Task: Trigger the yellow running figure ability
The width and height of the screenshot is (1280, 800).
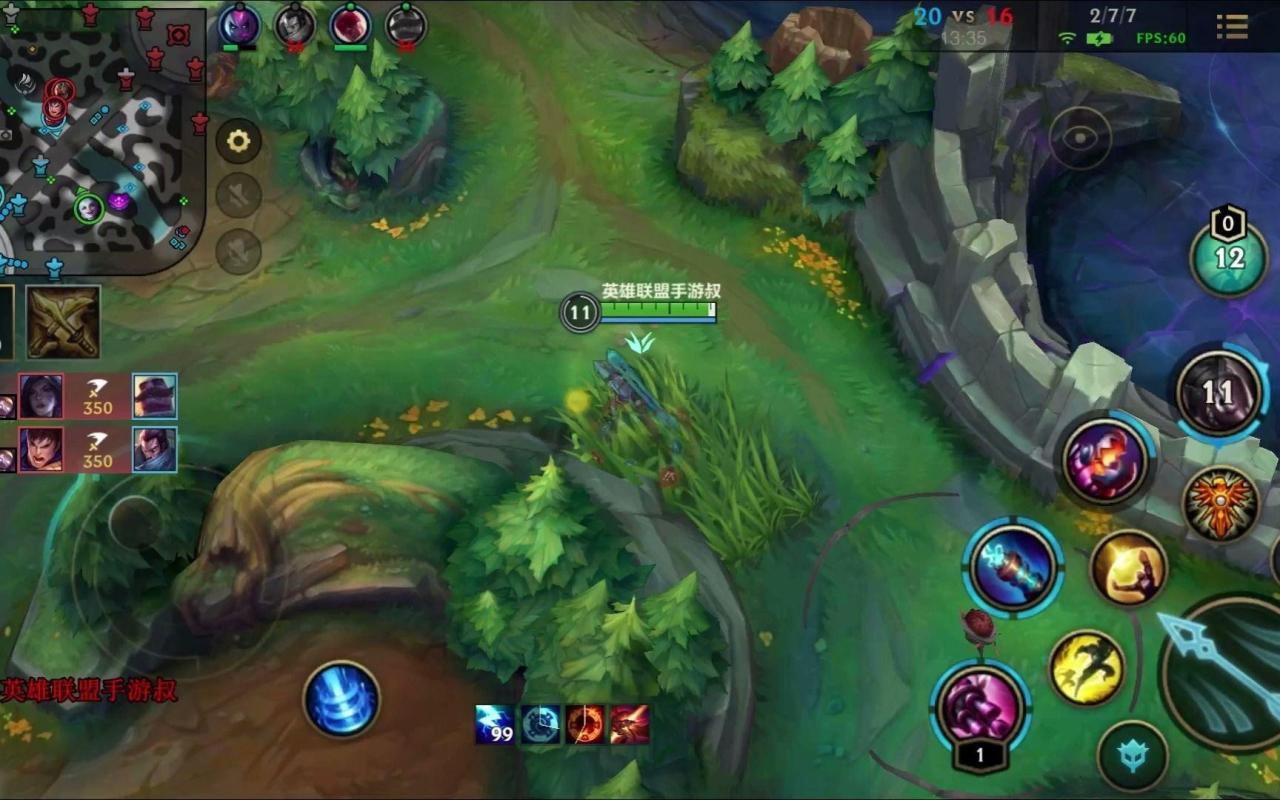Action: (1087, 667)
